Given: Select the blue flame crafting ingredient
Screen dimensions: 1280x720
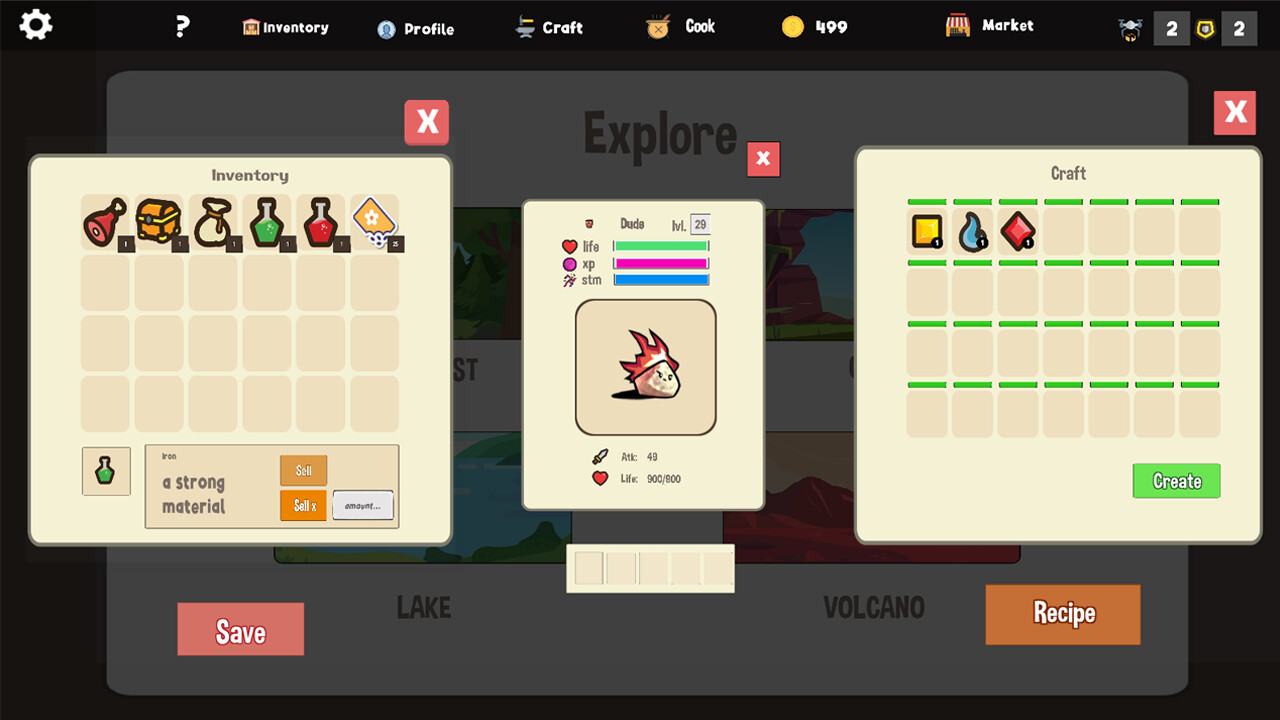Looking at the screenshot, I should point(971,231).
